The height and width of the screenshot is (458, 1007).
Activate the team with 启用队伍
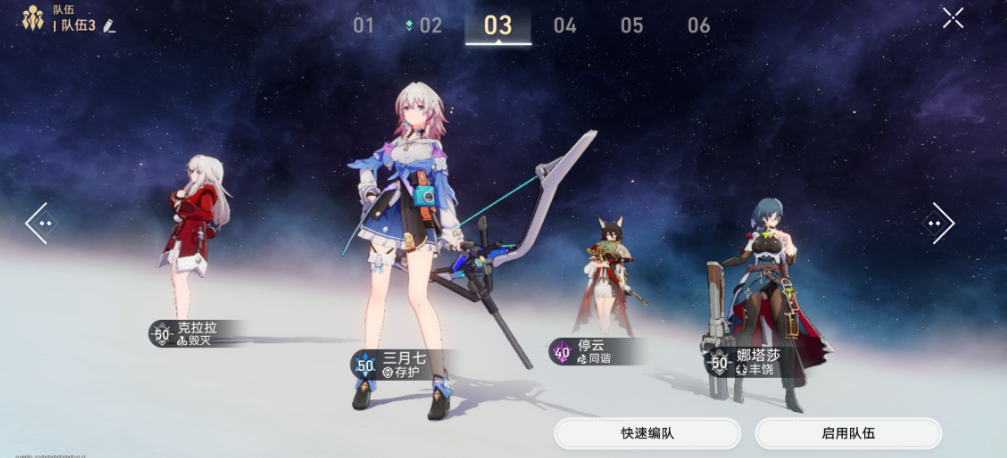point(848,433)
